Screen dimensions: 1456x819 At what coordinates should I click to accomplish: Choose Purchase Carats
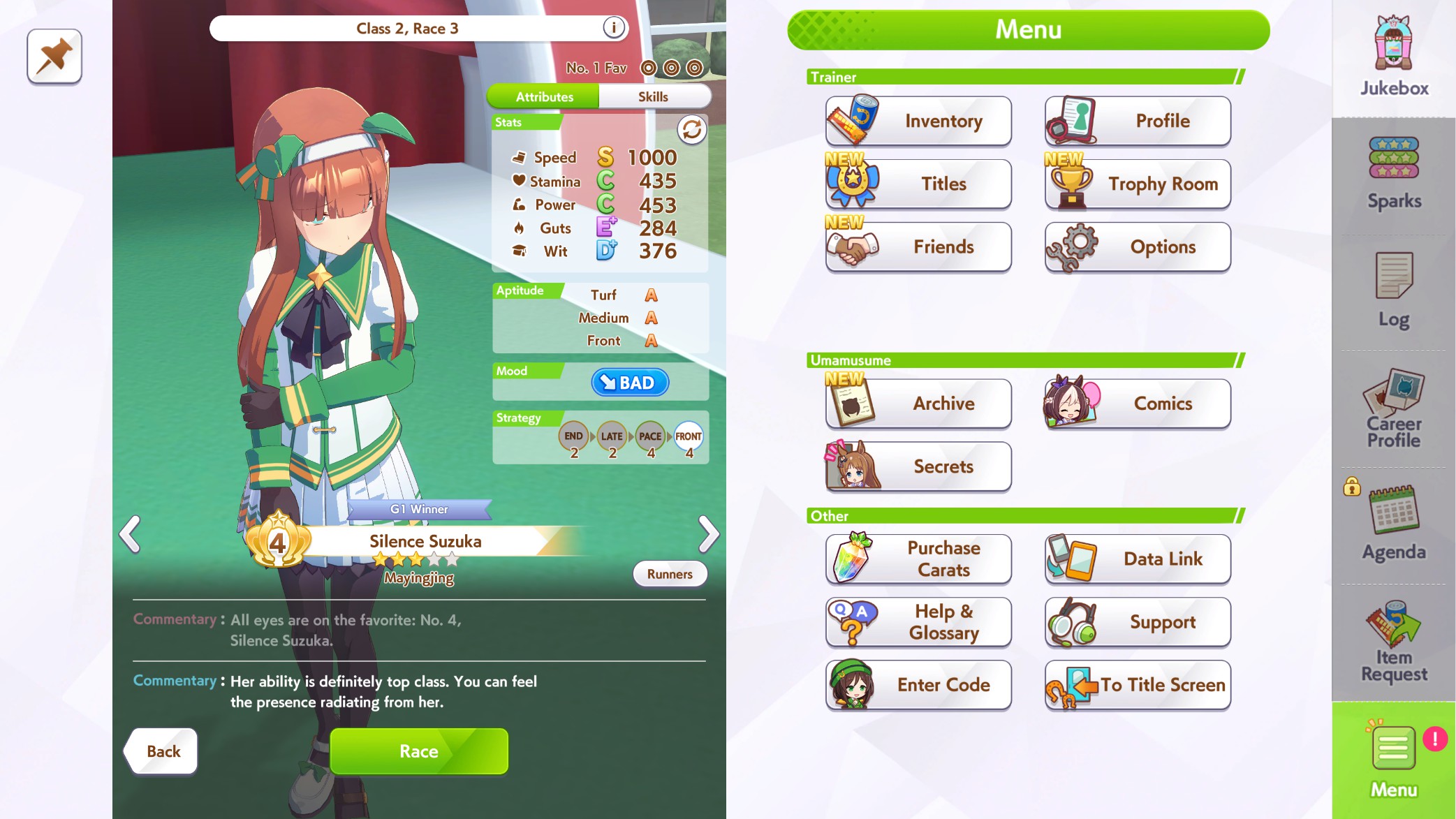point(918,559)
